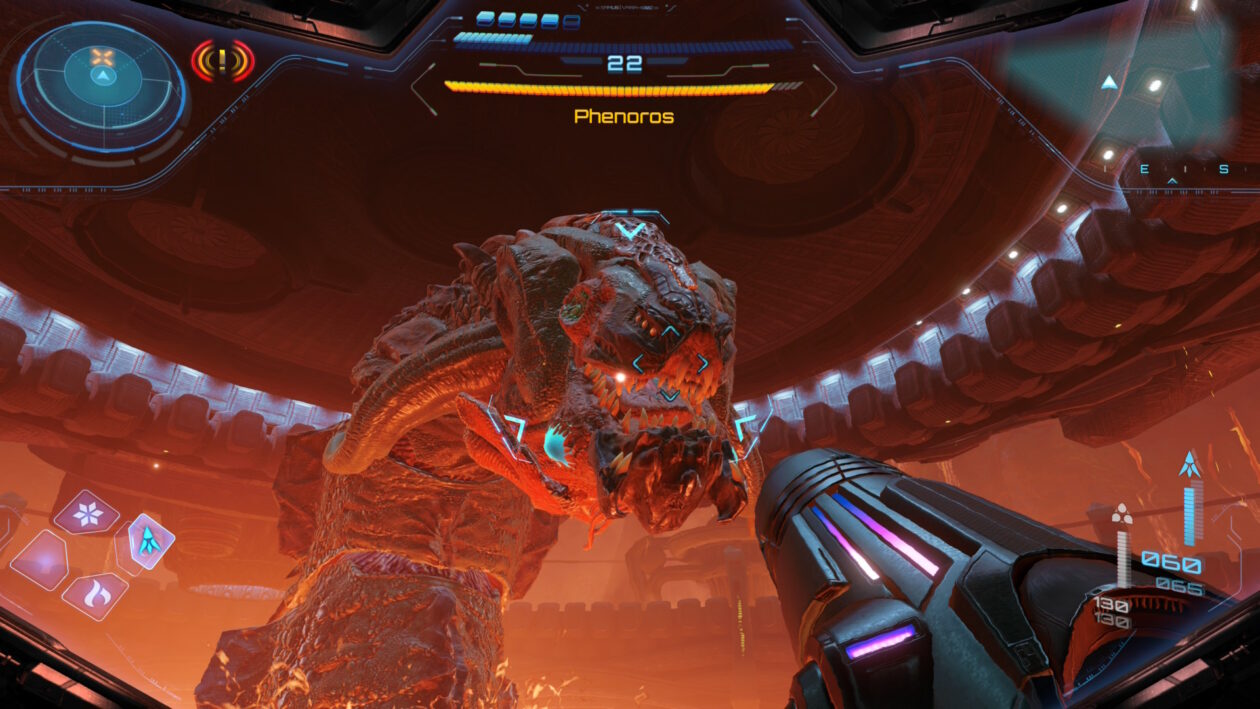Select the three-dot missile ammo icon
1260x709 pixels.
pos(1122,514)
